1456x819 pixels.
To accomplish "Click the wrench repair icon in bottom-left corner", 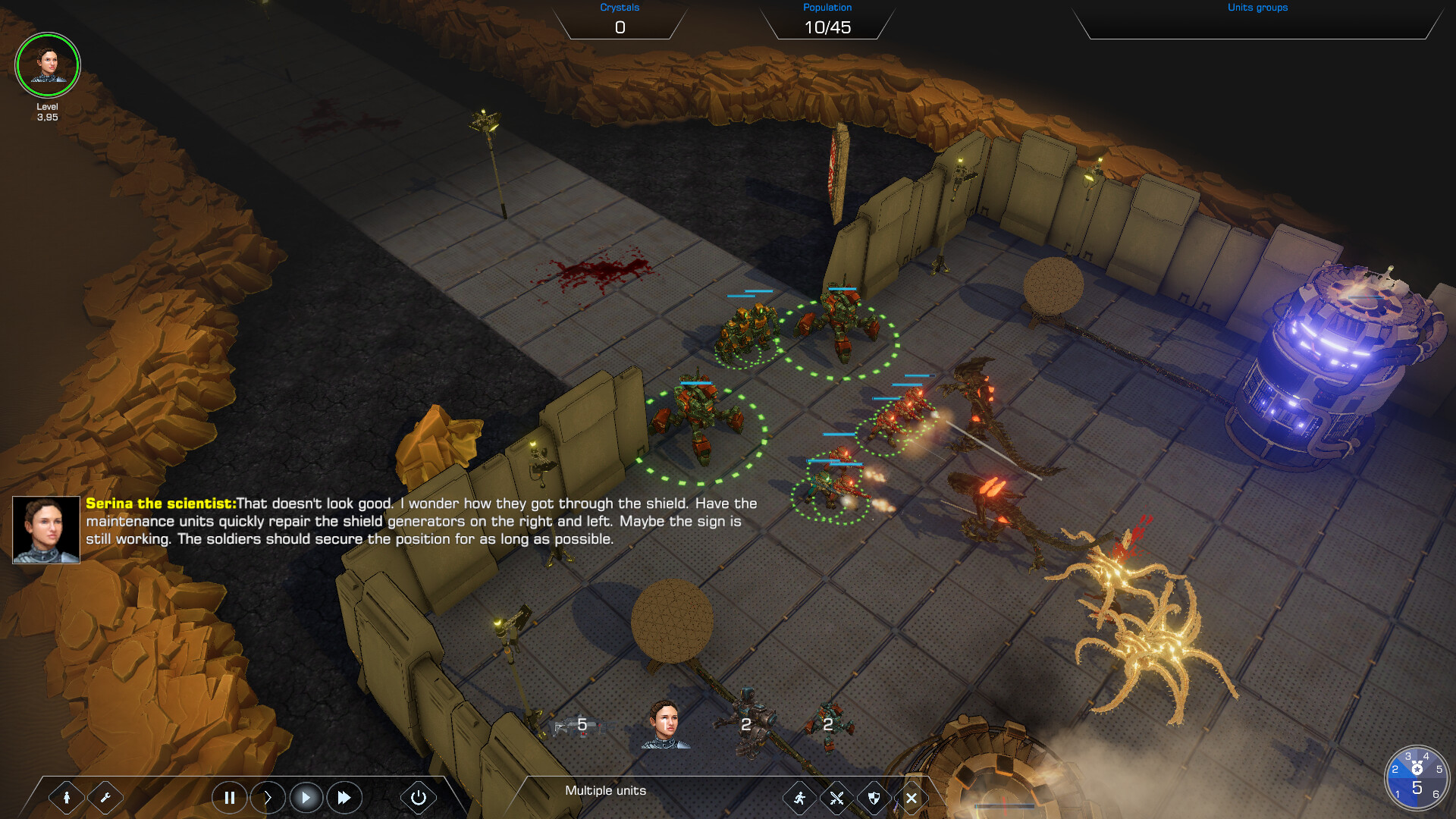I will pyautogui.click(x=106, y=797).
